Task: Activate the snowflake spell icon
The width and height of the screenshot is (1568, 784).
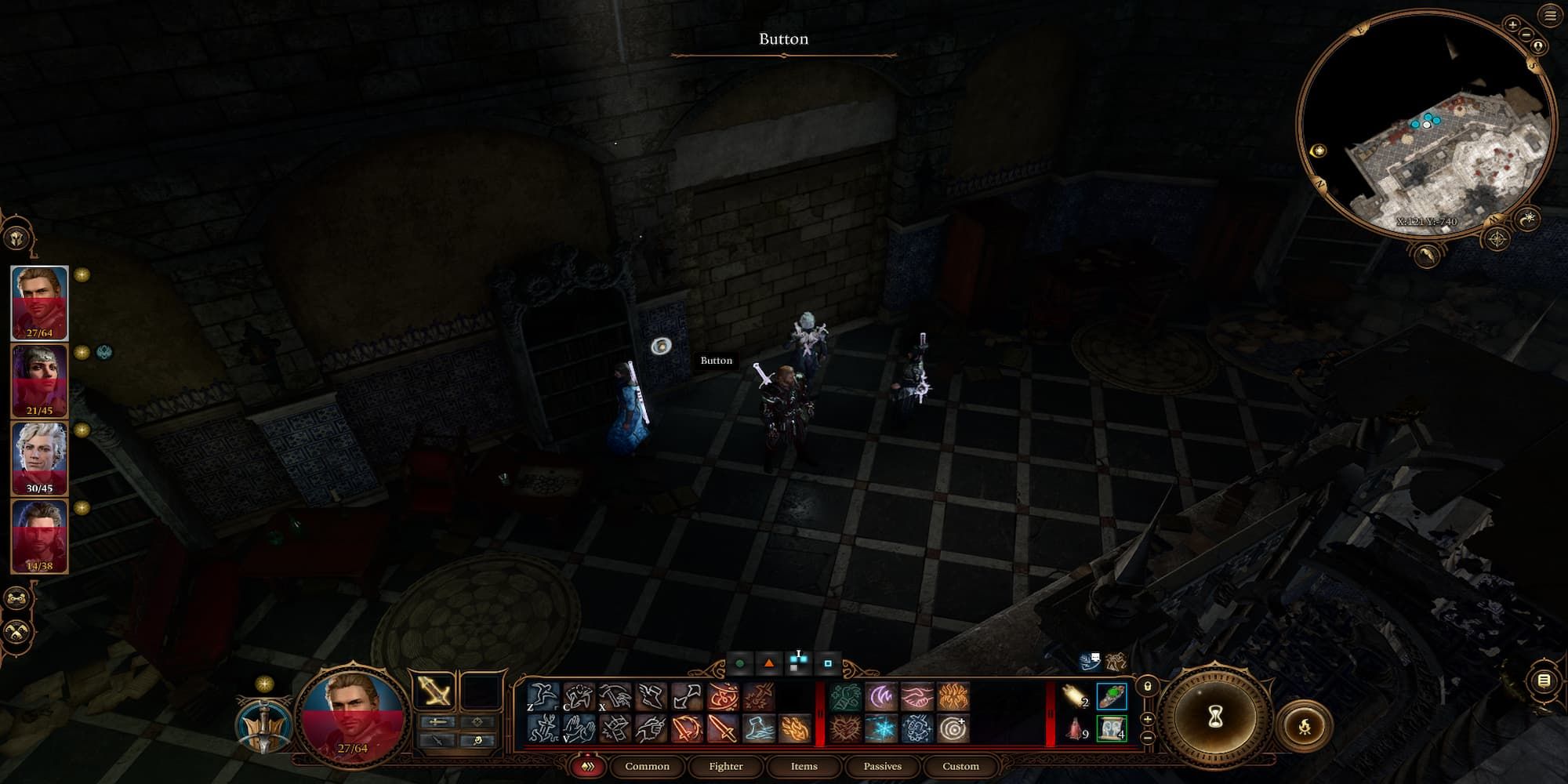Action: click(881, 729)
